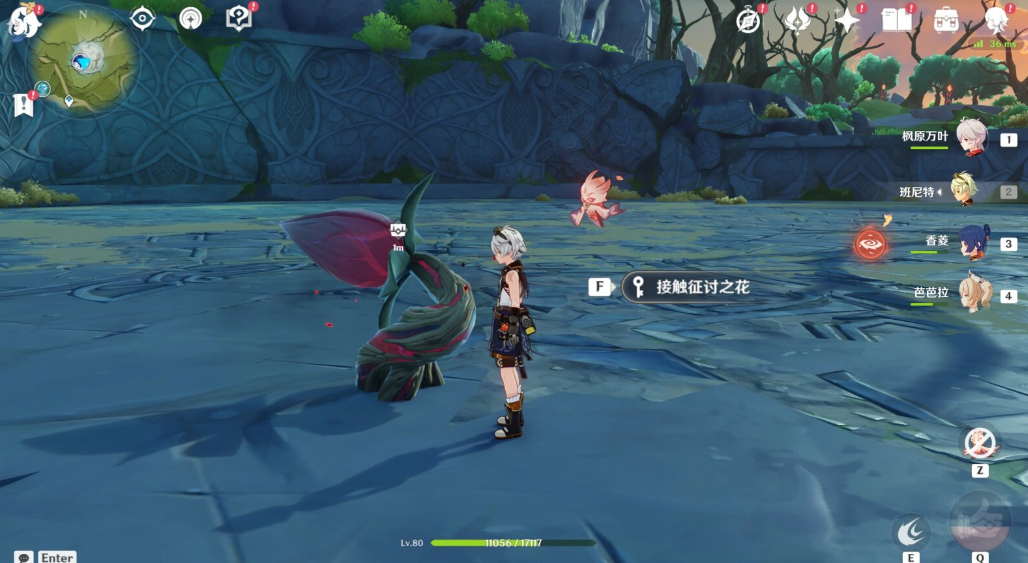Open the backpack inventory
This screenshot has height=563, width=1028.
pyautogui.click(x=946, y=20)
